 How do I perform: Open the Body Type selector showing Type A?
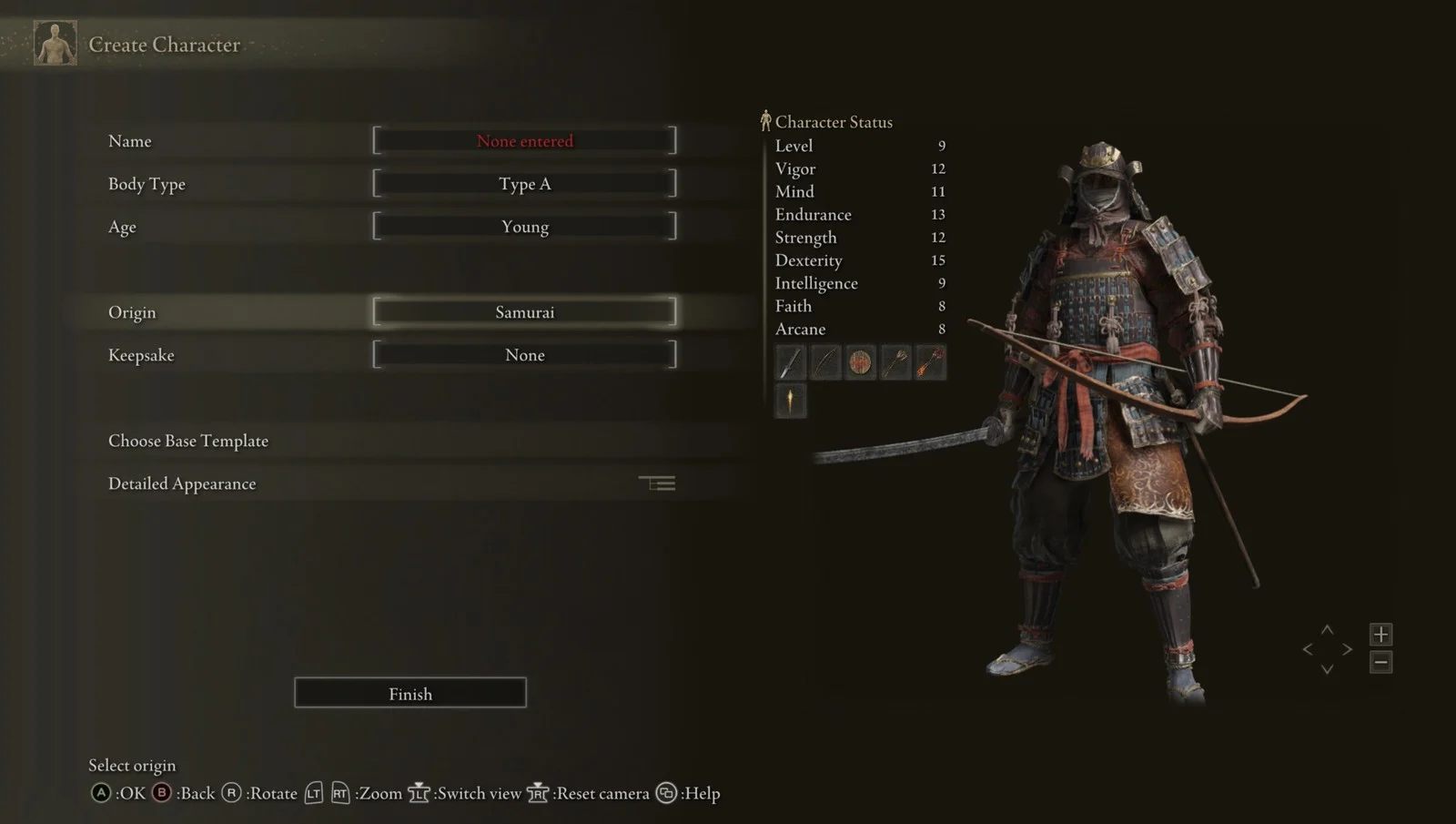pyautogui.click(x=524, y=183)
